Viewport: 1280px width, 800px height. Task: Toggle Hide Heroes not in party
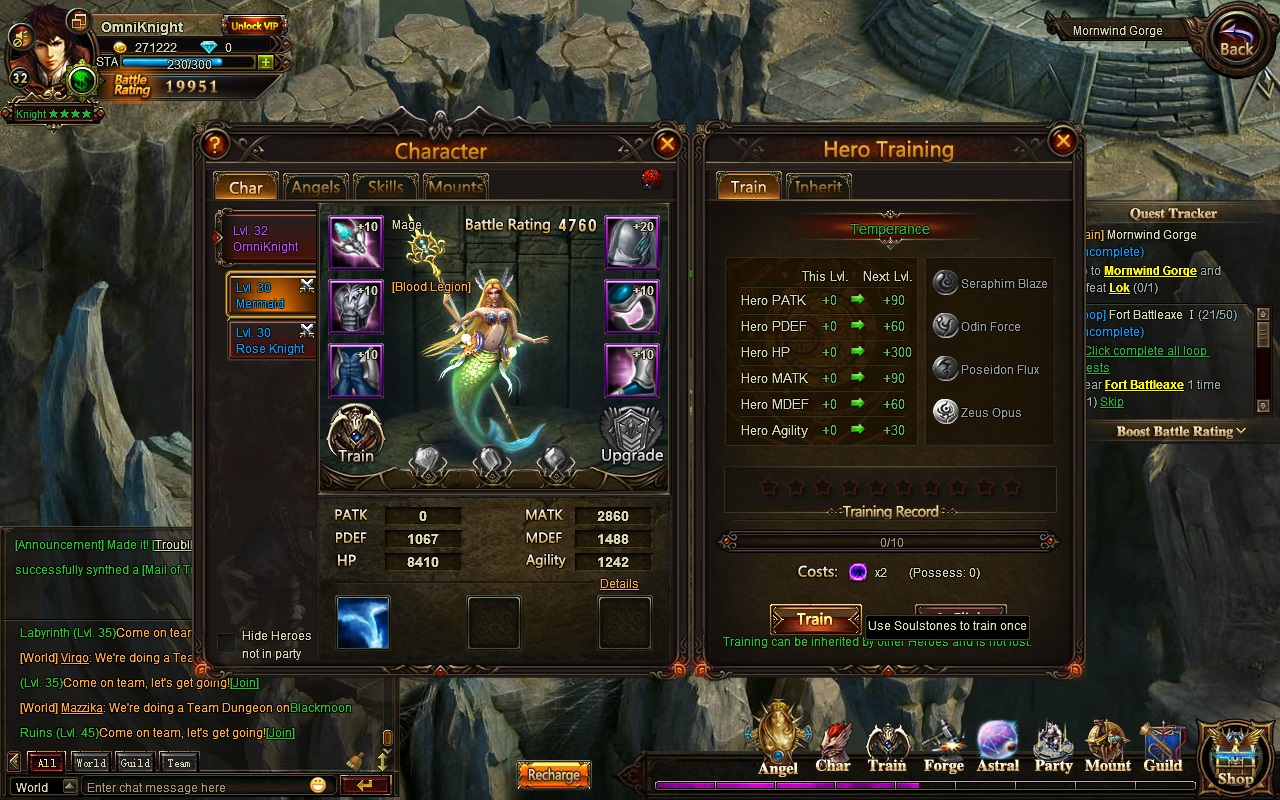228,642
